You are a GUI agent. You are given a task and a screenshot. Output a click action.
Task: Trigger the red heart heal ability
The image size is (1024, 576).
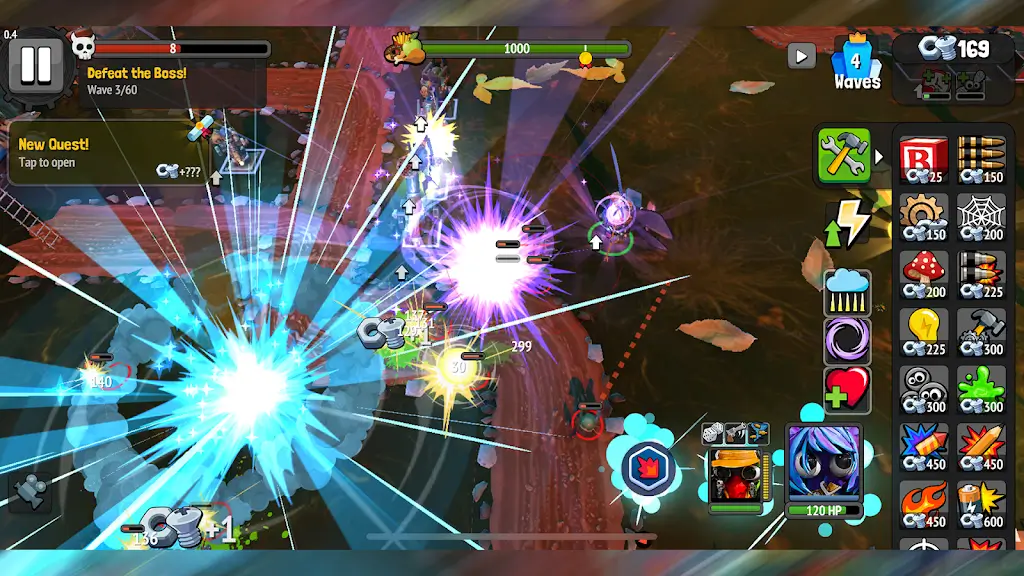(847, 390)
